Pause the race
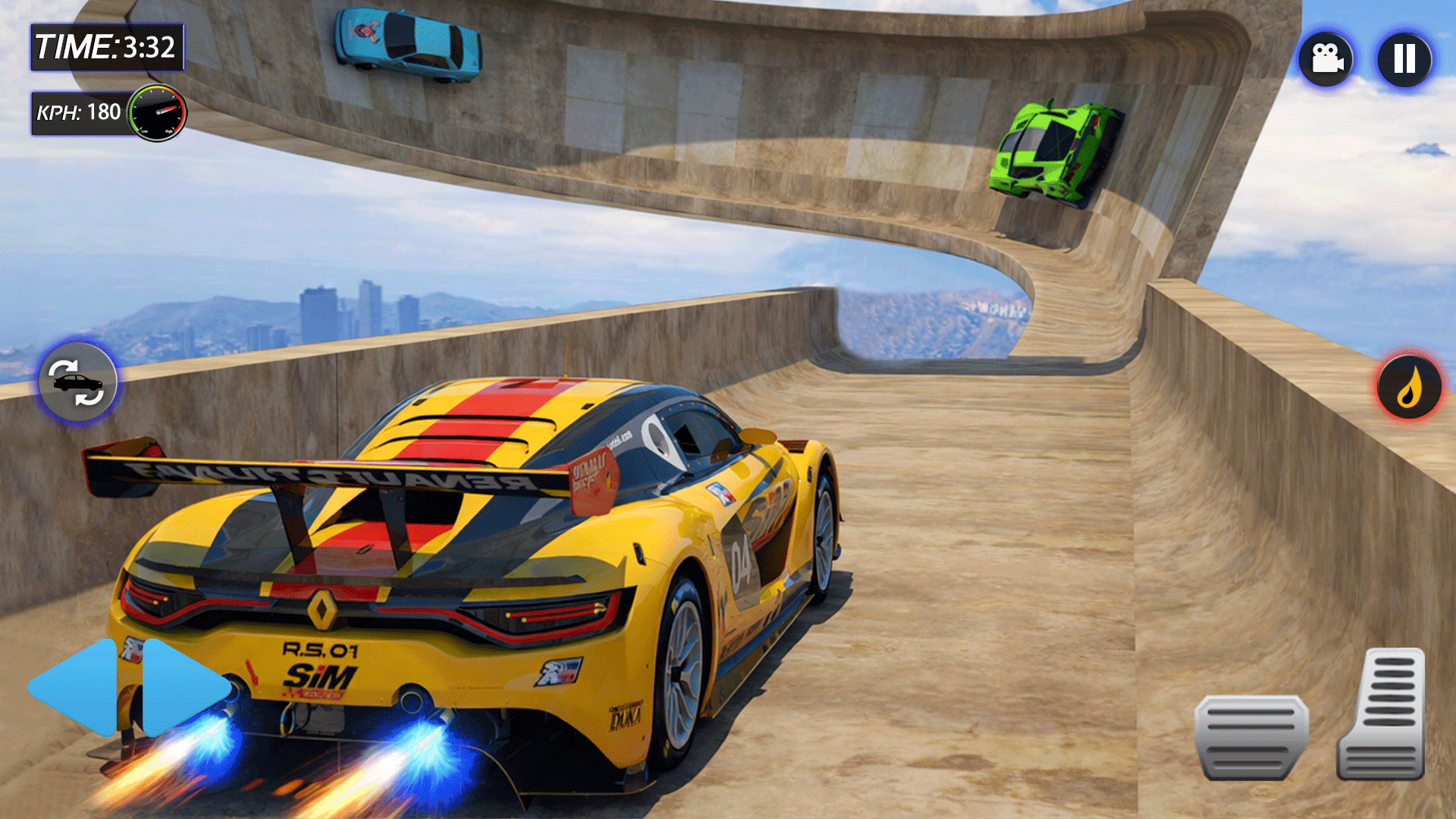This screenshot has width=1456, height=819. (x=1404, y=59)
